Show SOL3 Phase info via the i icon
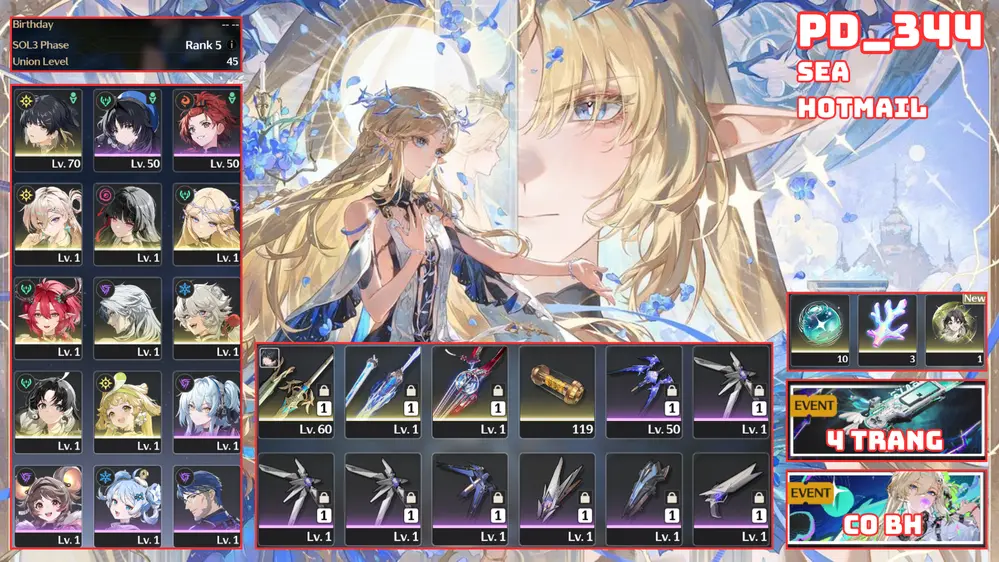The width and height of the screenshot is (999, 562). (232, 45)
